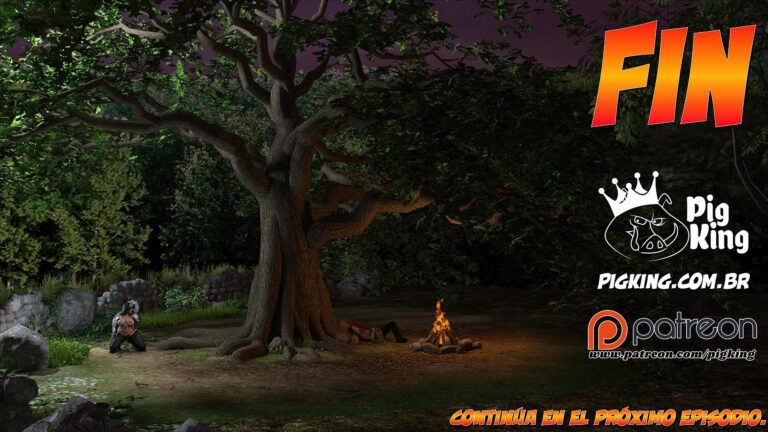
Task: Open the pigking.com.br website link
Action: (678, 282)
